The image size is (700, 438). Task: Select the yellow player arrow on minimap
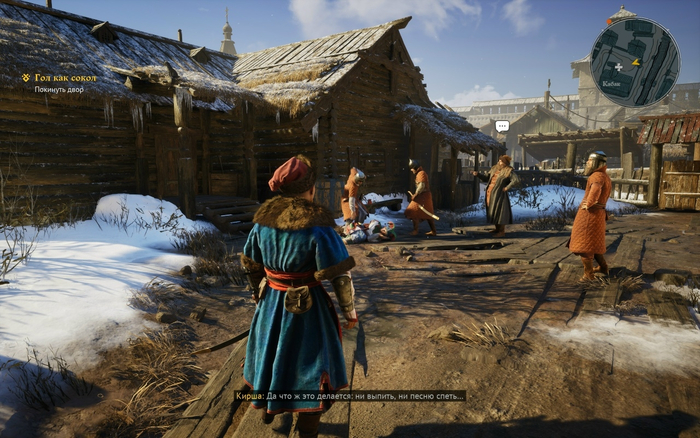pyautogui.click(x=634, y=64)
